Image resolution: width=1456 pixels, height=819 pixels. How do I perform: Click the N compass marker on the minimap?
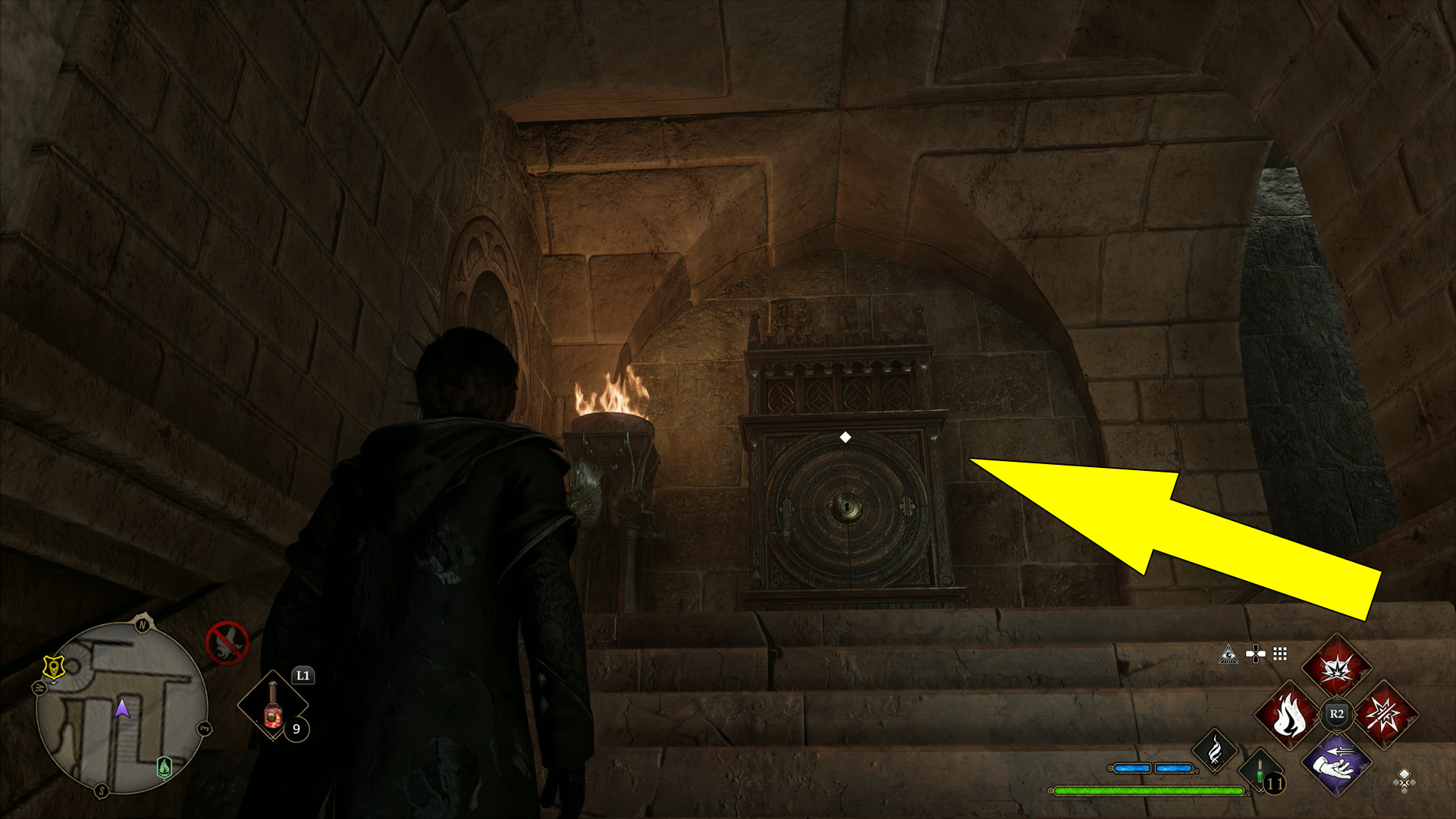[x=143, y=626]
